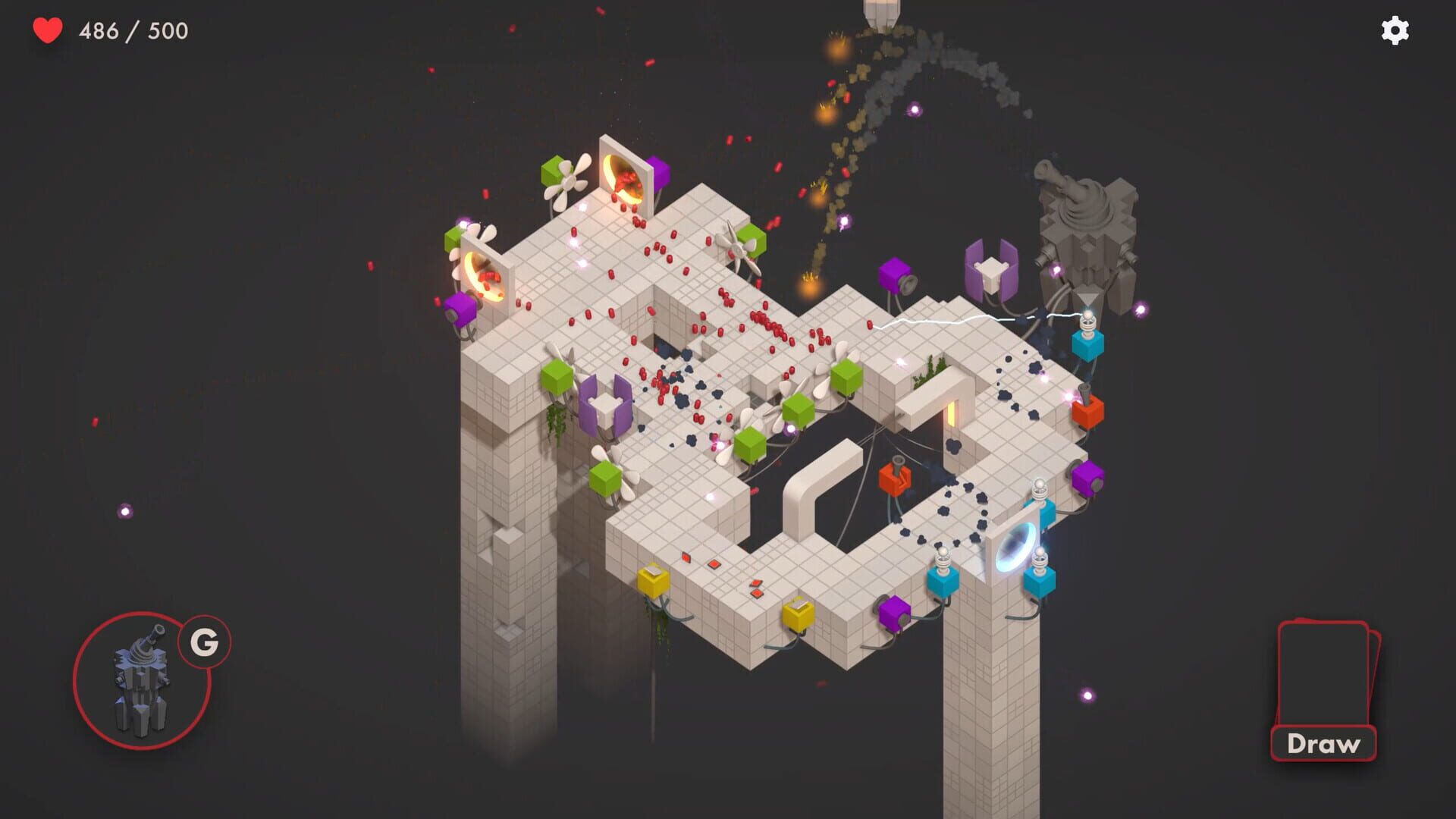Click the Draw button to draw a card

coord(1325,744)
